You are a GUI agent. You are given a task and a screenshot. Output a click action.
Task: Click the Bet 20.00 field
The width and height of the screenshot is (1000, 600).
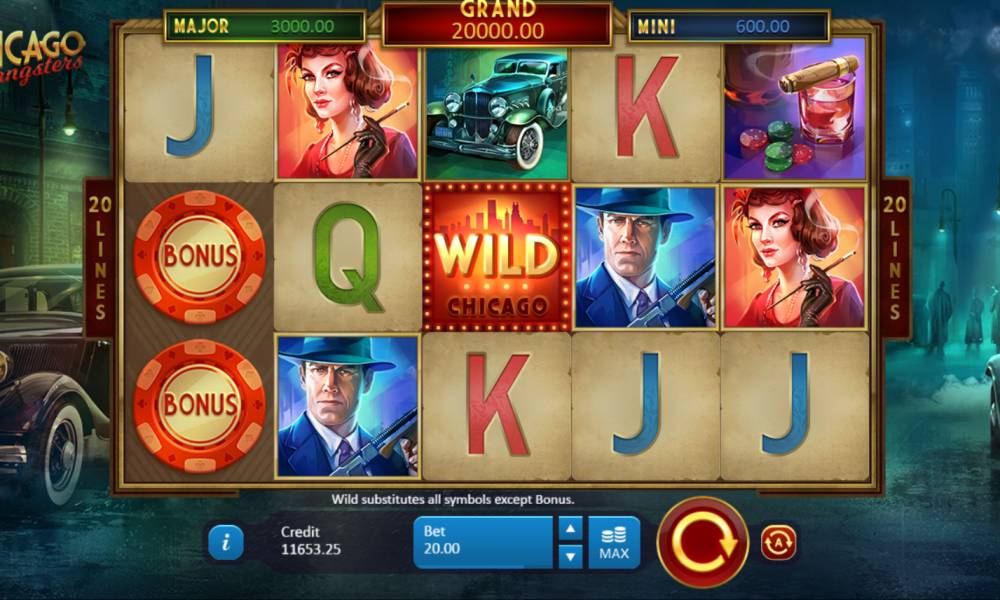pyautogui.click(x=483, y=542)
